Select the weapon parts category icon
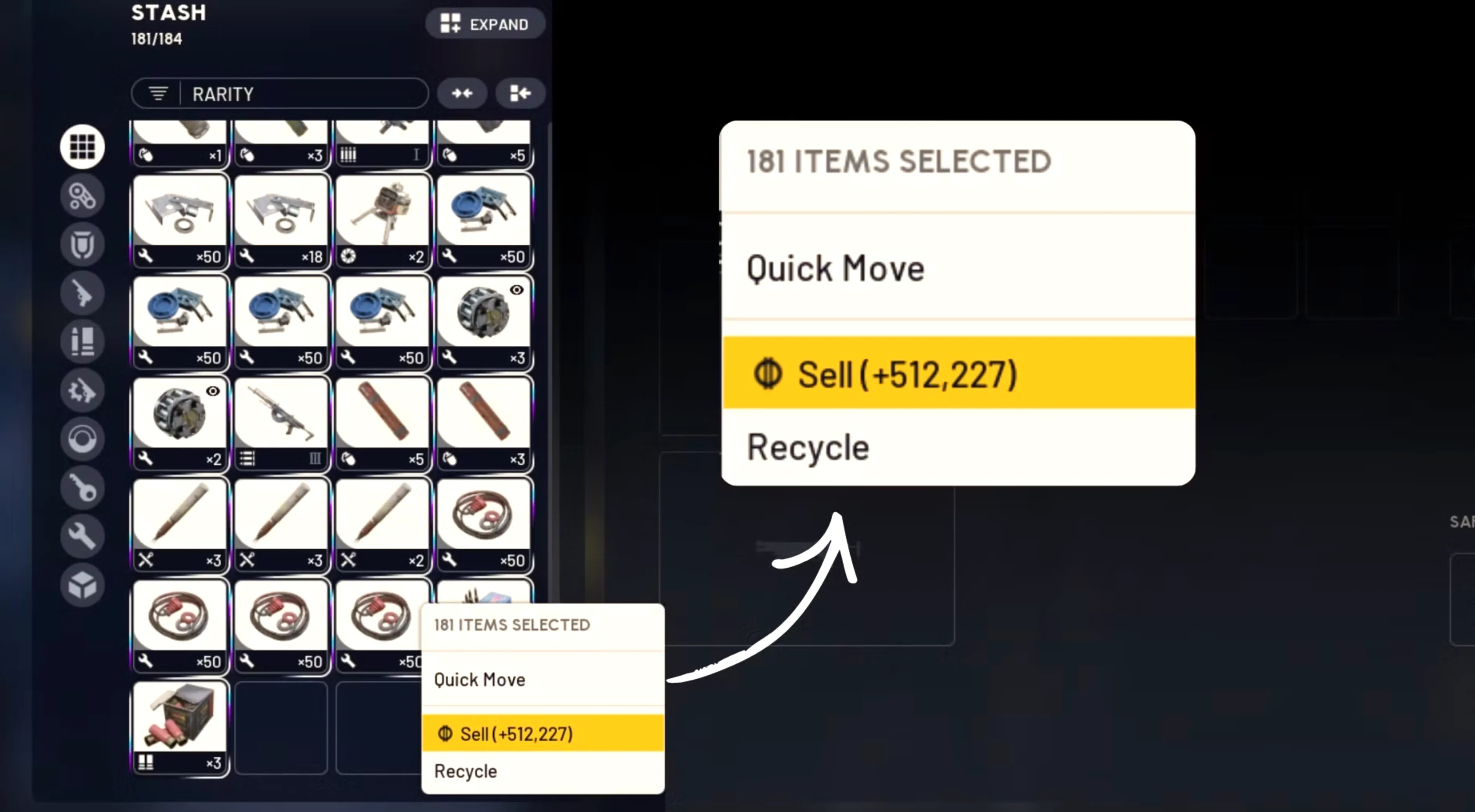Screen dimensions: 1475x812 click(82, 390)
